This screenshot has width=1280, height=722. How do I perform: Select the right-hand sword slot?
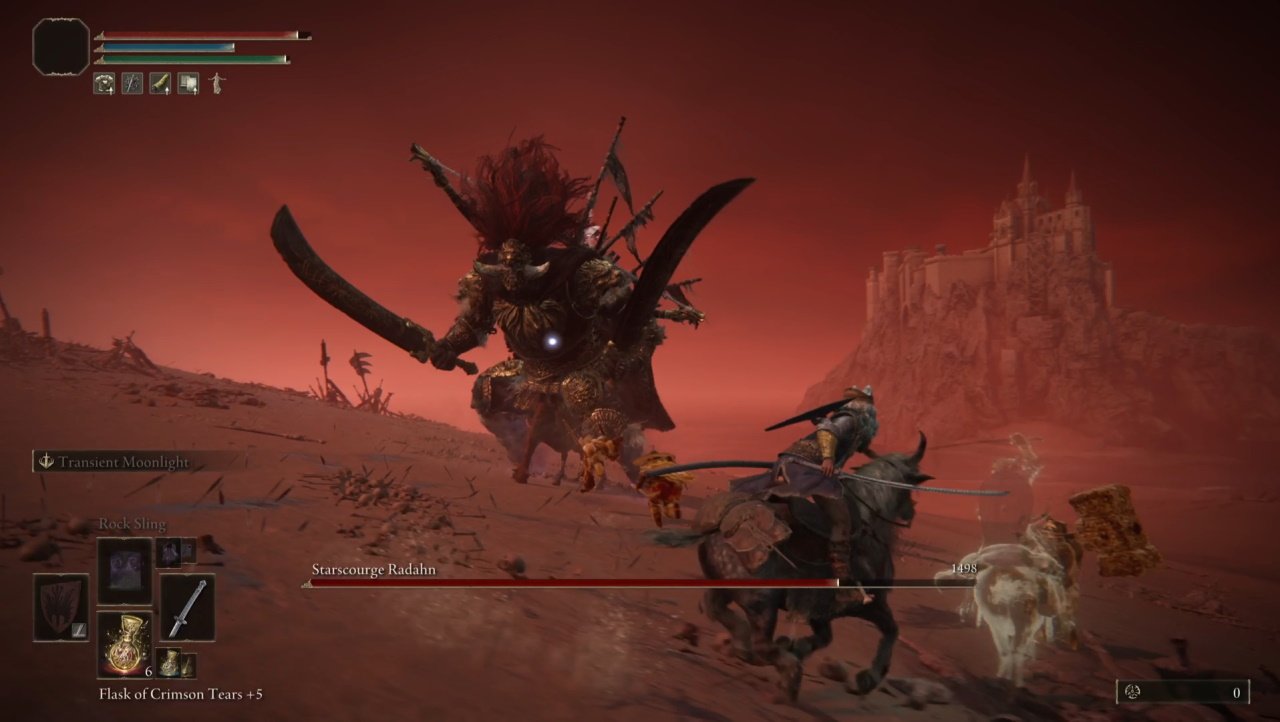pyautogui.click(x=187, y=607)
